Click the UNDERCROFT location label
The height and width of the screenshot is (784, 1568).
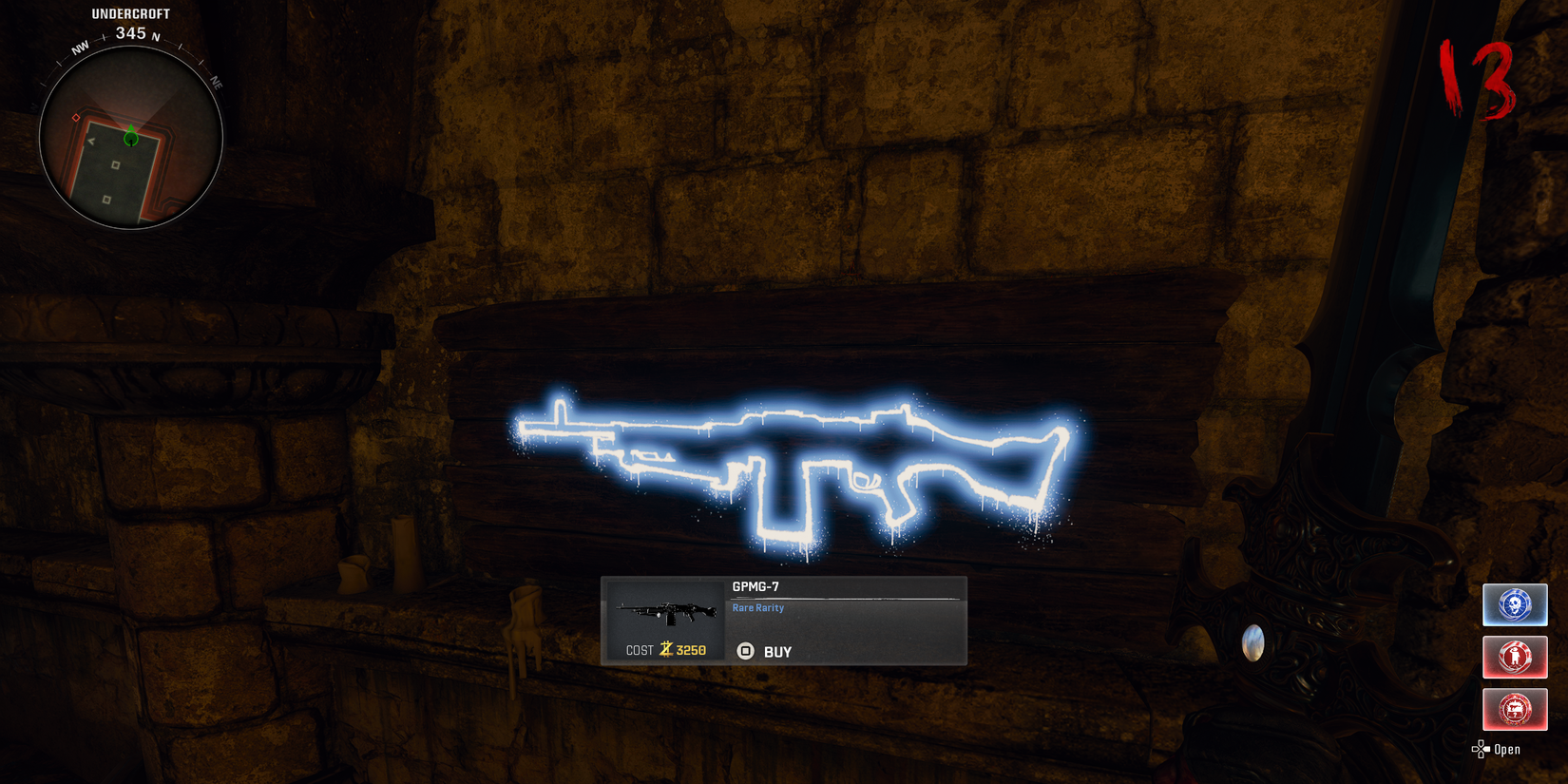click(x=130, y=13)
